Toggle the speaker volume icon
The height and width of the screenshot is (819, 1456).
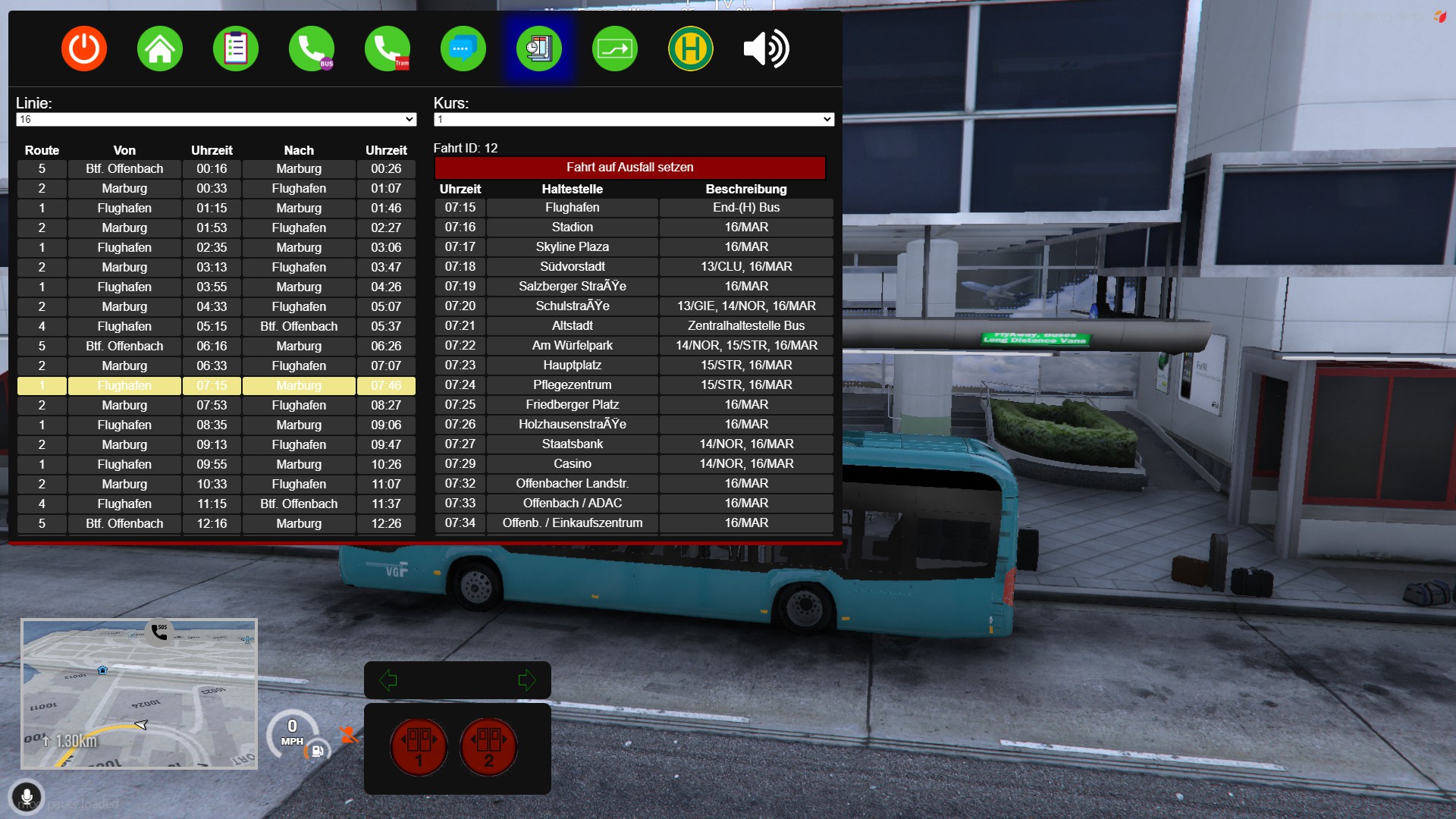[767, 49]
